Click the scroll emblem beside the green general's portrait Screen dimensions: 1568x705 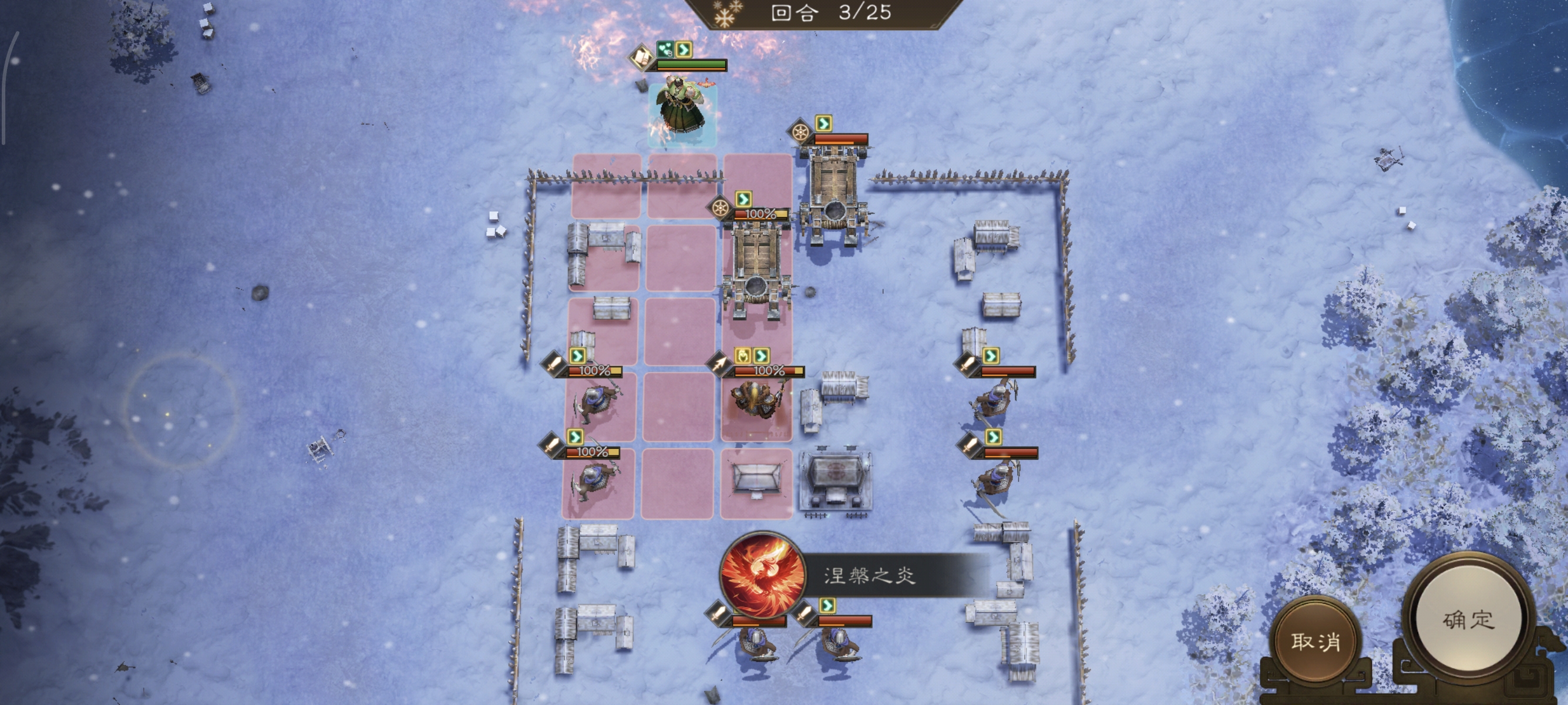[641, 56]
